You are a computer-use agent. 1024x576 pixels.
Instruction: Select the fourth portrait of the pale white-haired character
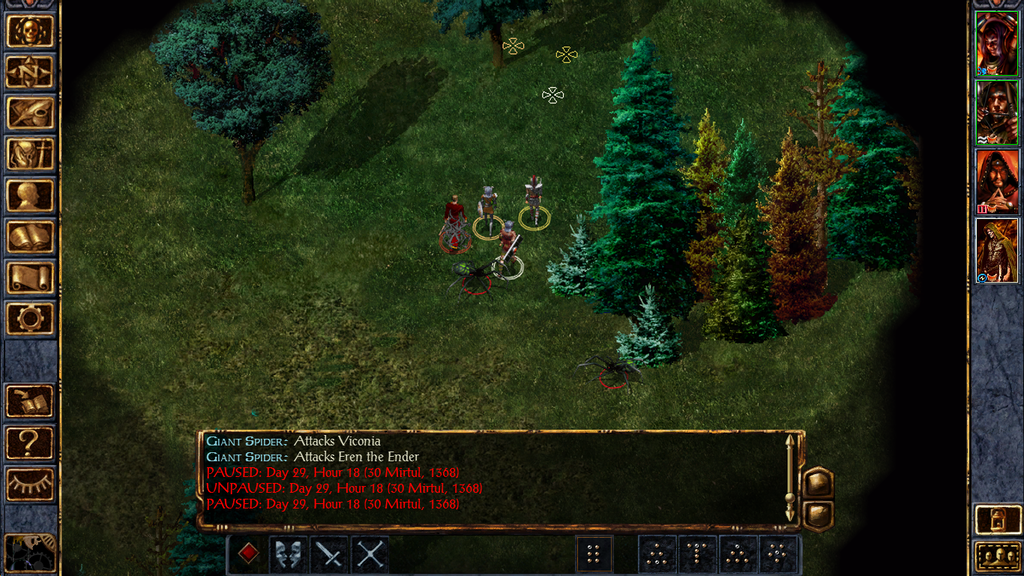click(x=996, y=250)
